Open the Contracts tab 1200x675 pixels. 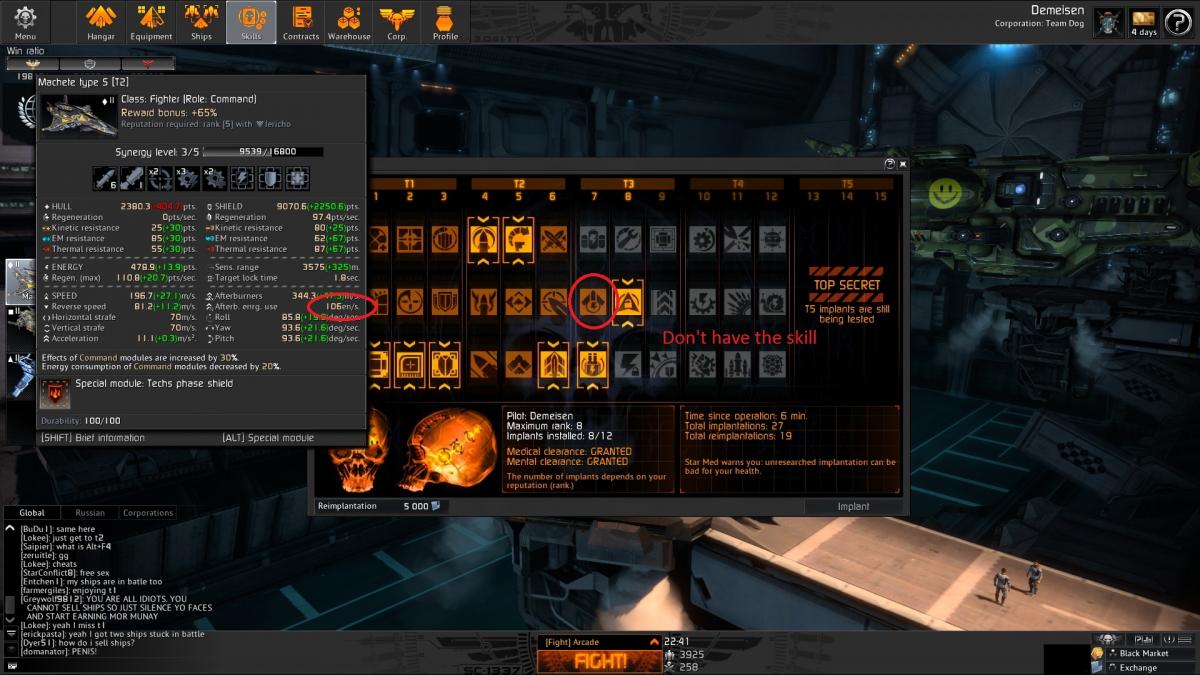point(301,22)
